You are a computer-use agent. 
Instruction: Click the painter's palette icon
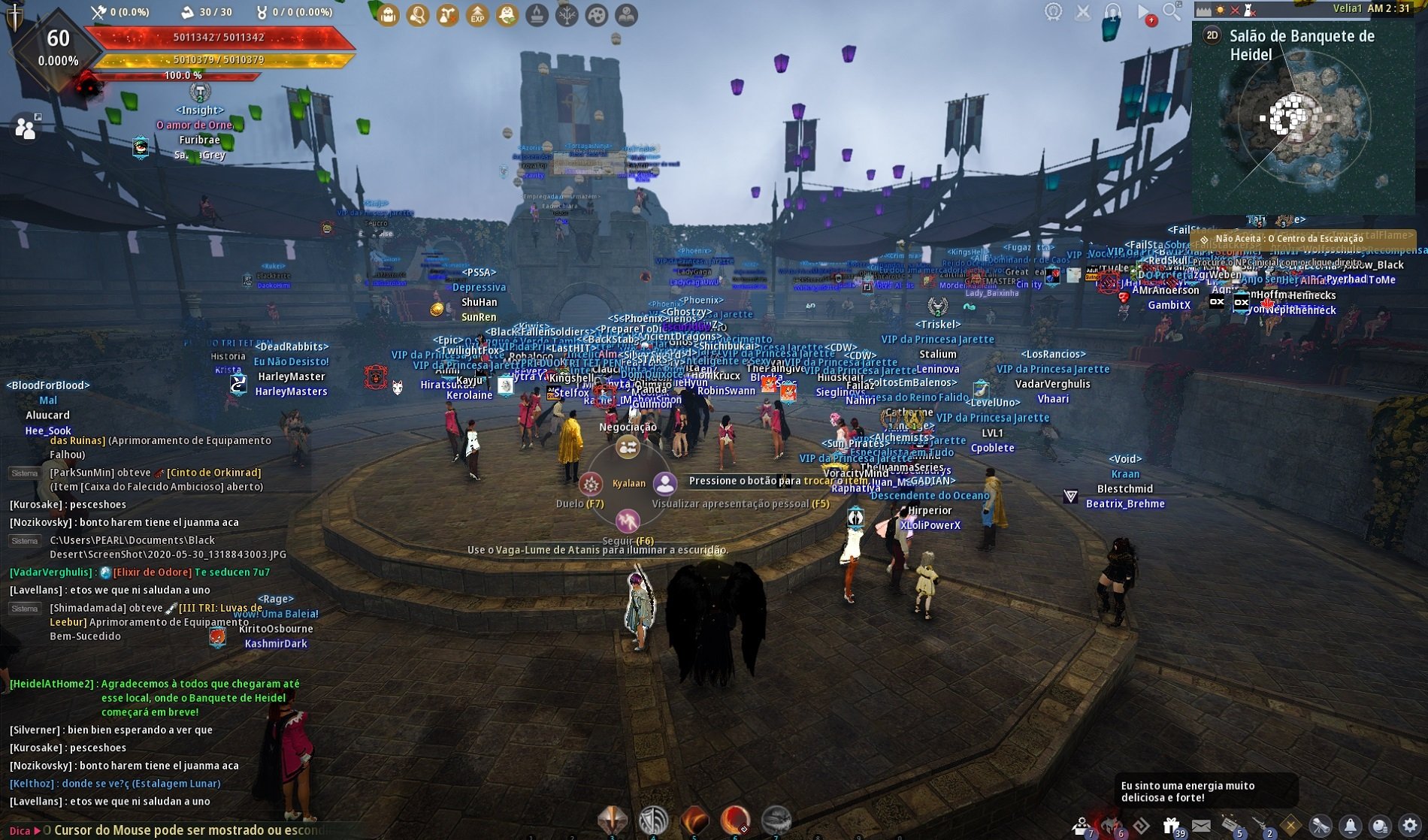(597, 15)
